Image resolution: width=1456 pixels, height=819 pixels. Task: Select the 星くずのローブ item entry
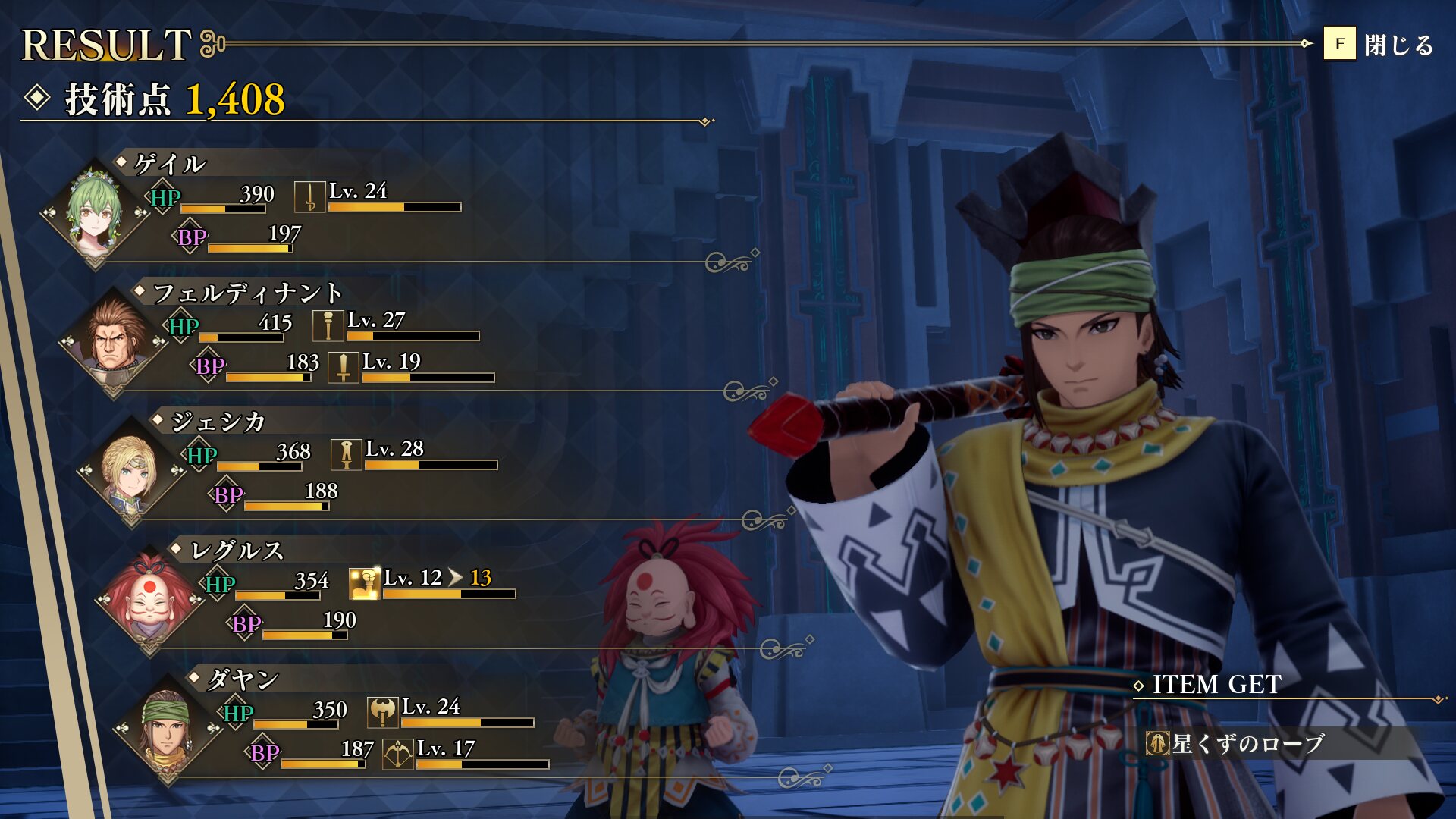point(1247,743)
